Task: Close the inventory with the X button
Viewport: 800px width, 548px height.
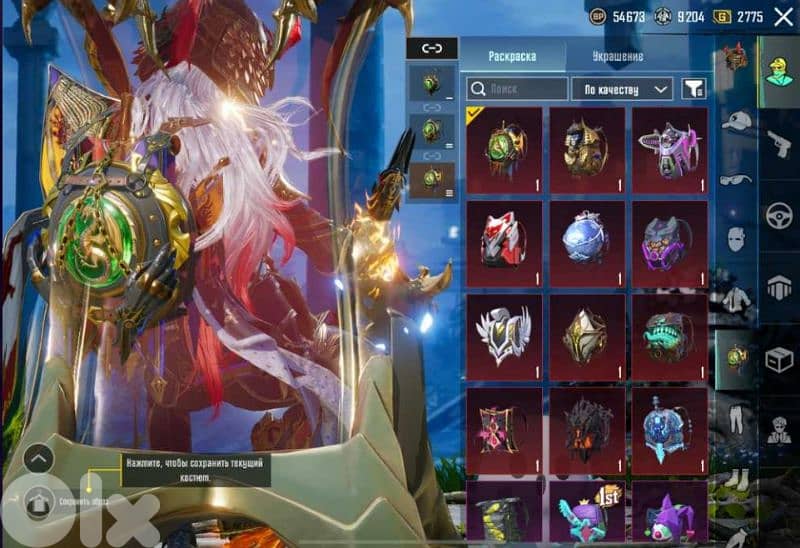Action: 782,17
